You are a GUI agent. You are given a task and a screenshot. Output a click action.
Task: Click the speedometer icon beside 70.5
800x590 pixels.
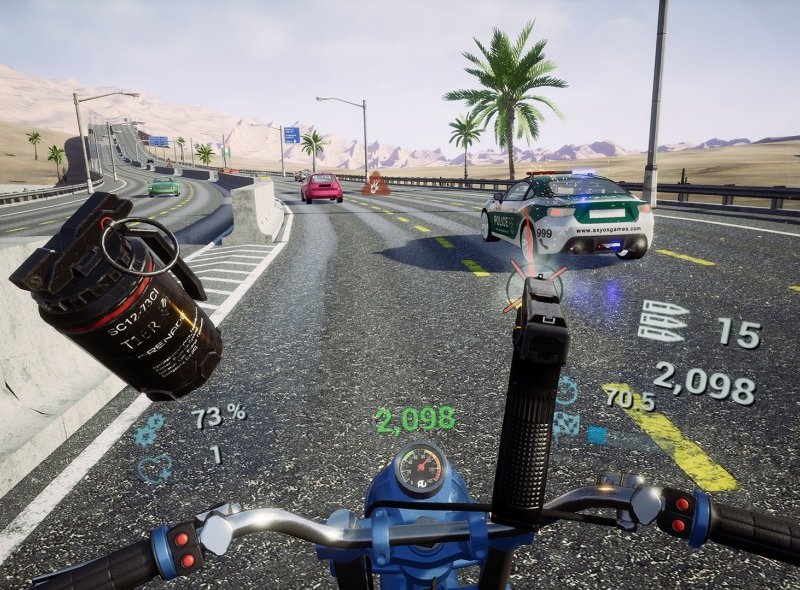[x=567, y=391]
